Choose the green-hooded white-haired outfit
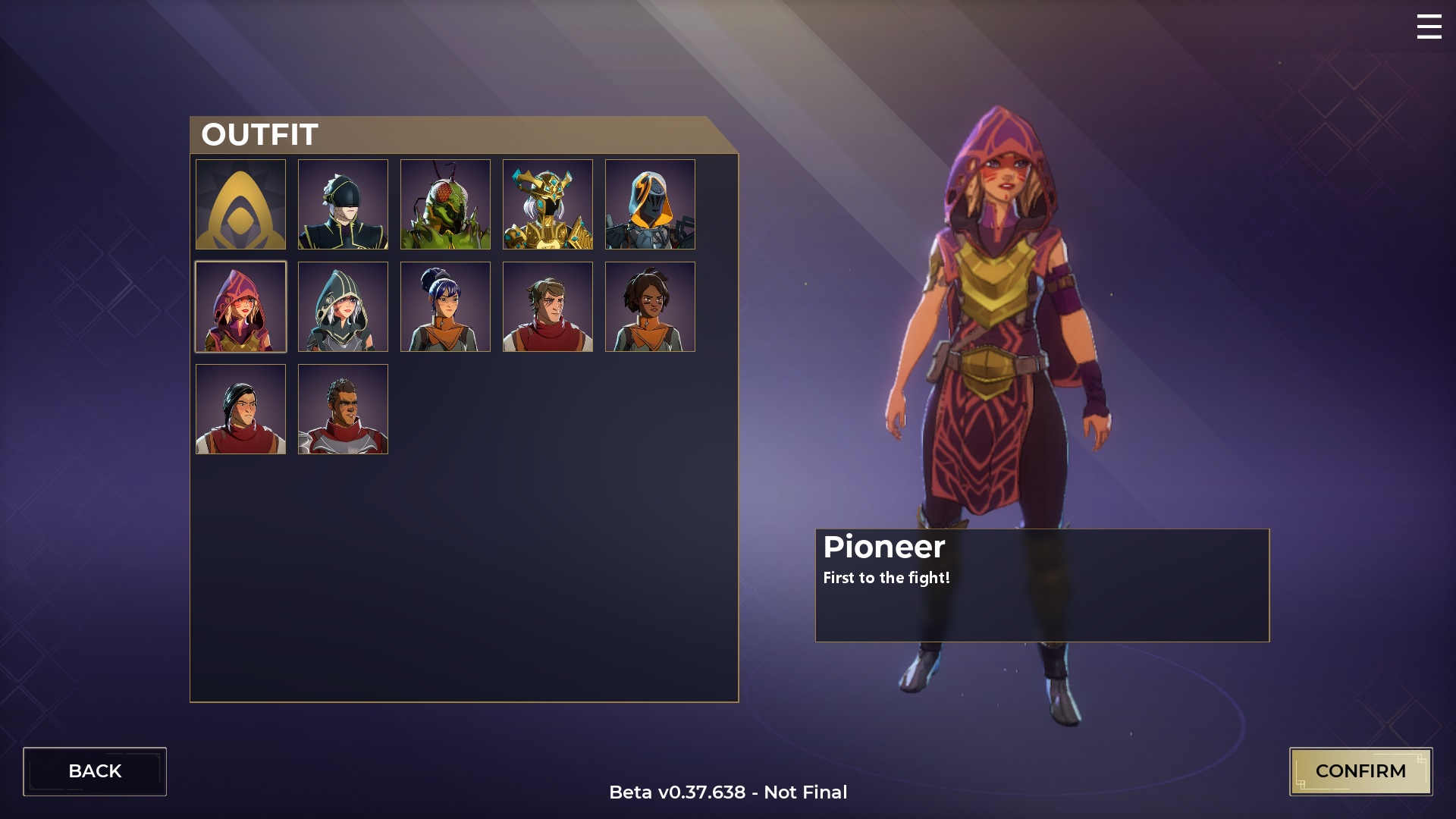 tap(343, 306)
